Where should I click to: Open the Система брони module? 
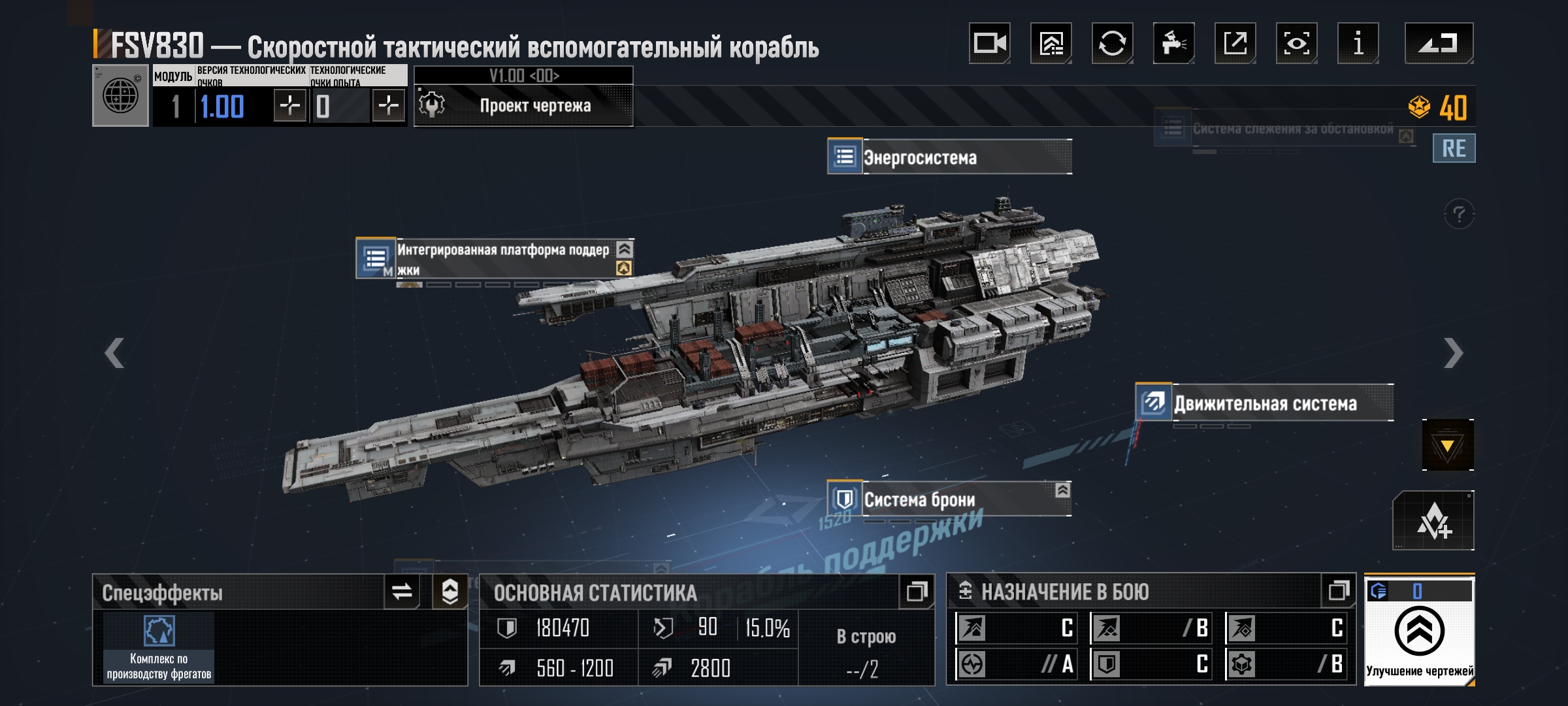(949, 499)
